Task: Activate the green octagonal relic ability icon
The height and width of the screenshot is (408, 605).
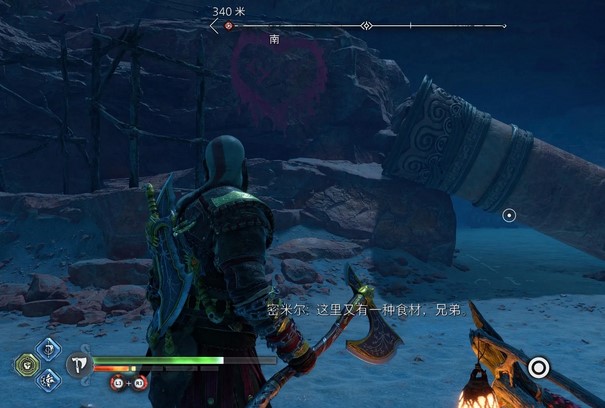Action: tap(26, 364)
